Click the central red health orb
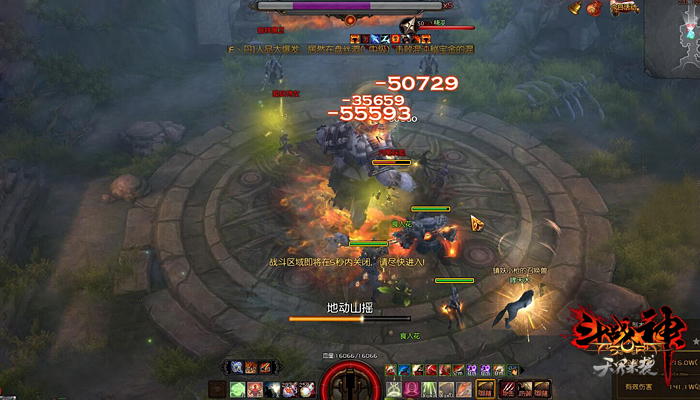700x400 pixels. (x=350, y=385)
